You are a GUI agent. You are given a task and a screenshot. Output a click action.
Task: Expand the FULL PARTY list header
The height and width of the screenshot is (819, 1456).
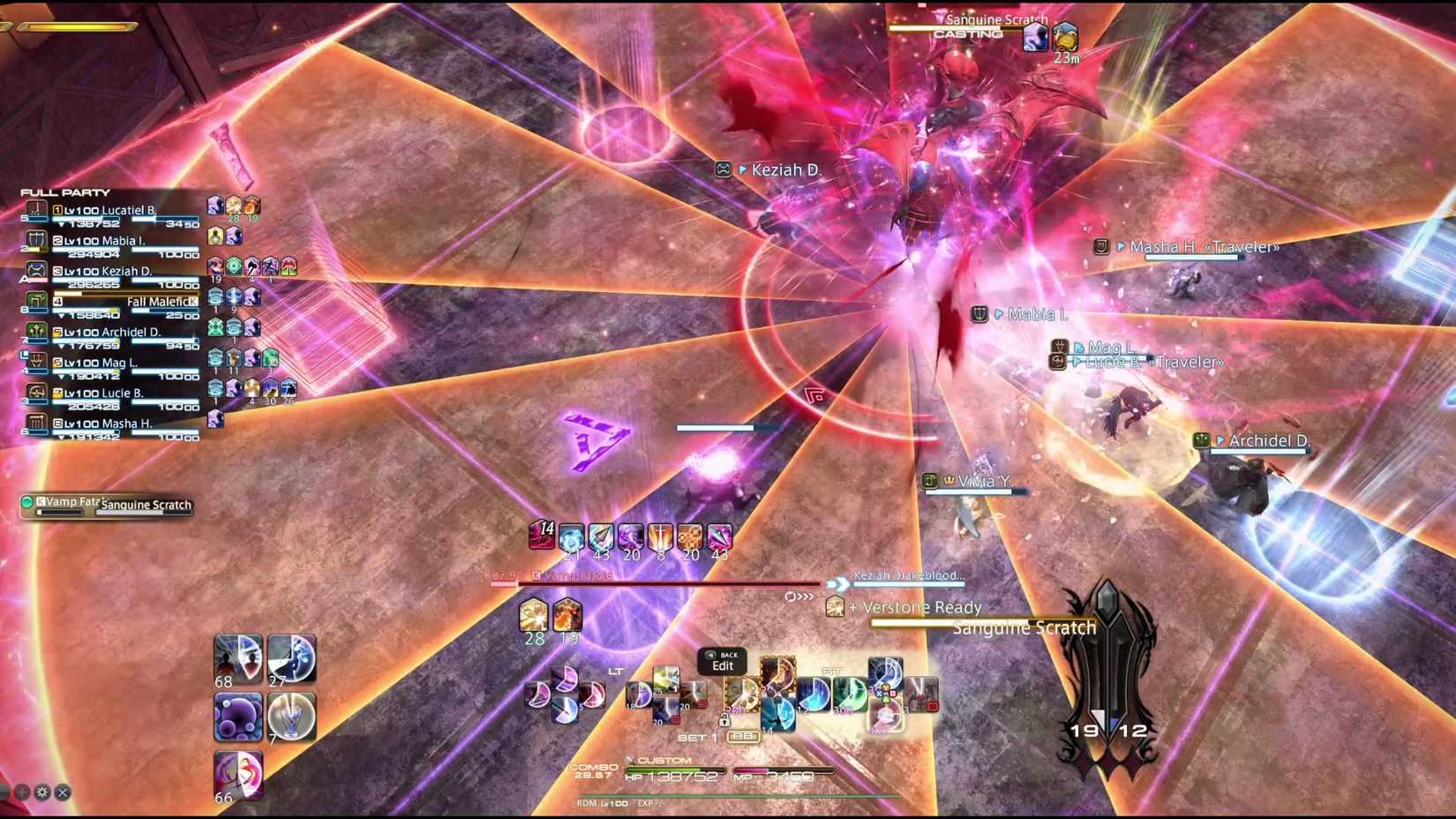[x=66, y=192]
